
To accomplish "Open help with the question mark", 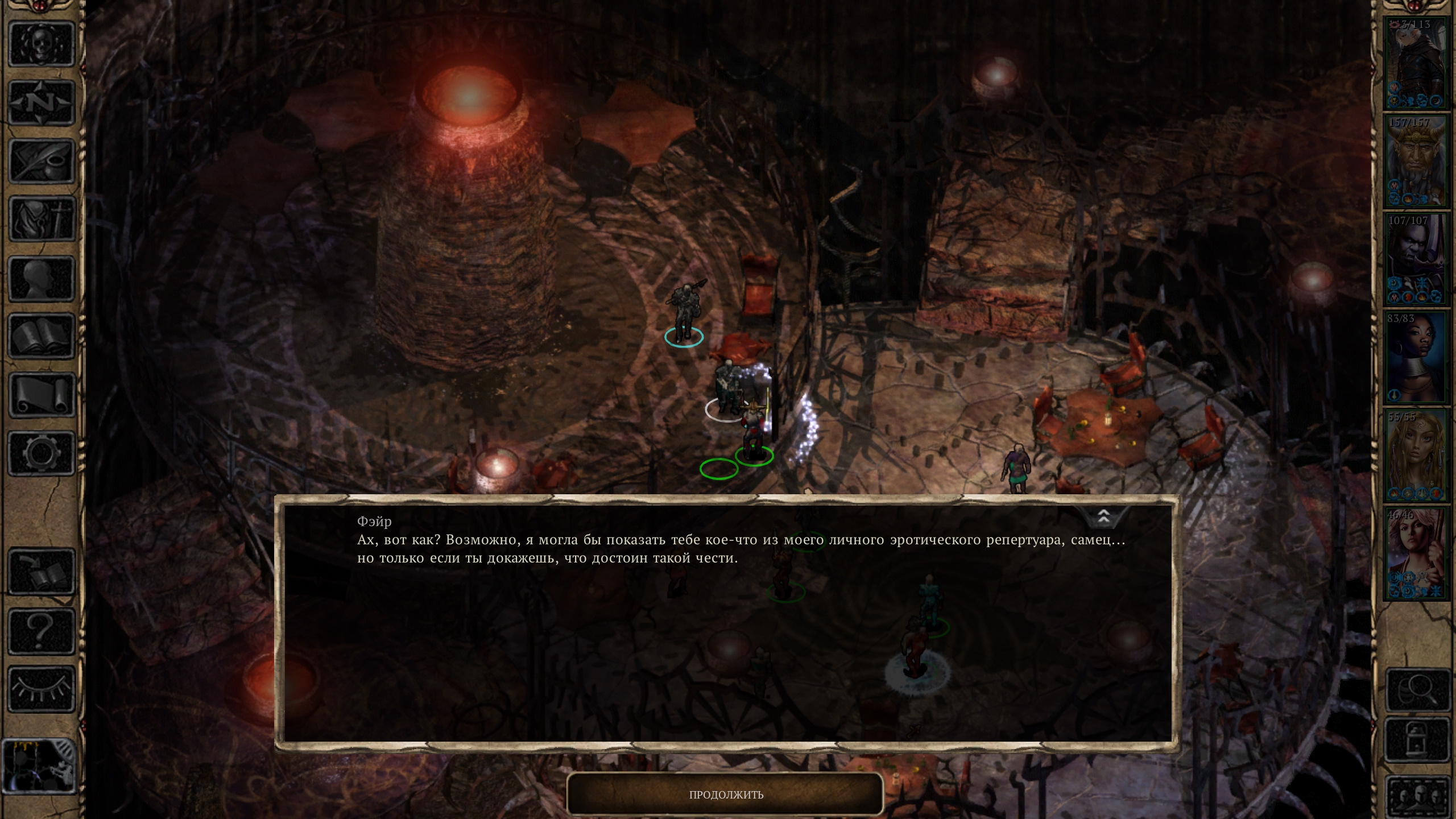I will point(42,631).
